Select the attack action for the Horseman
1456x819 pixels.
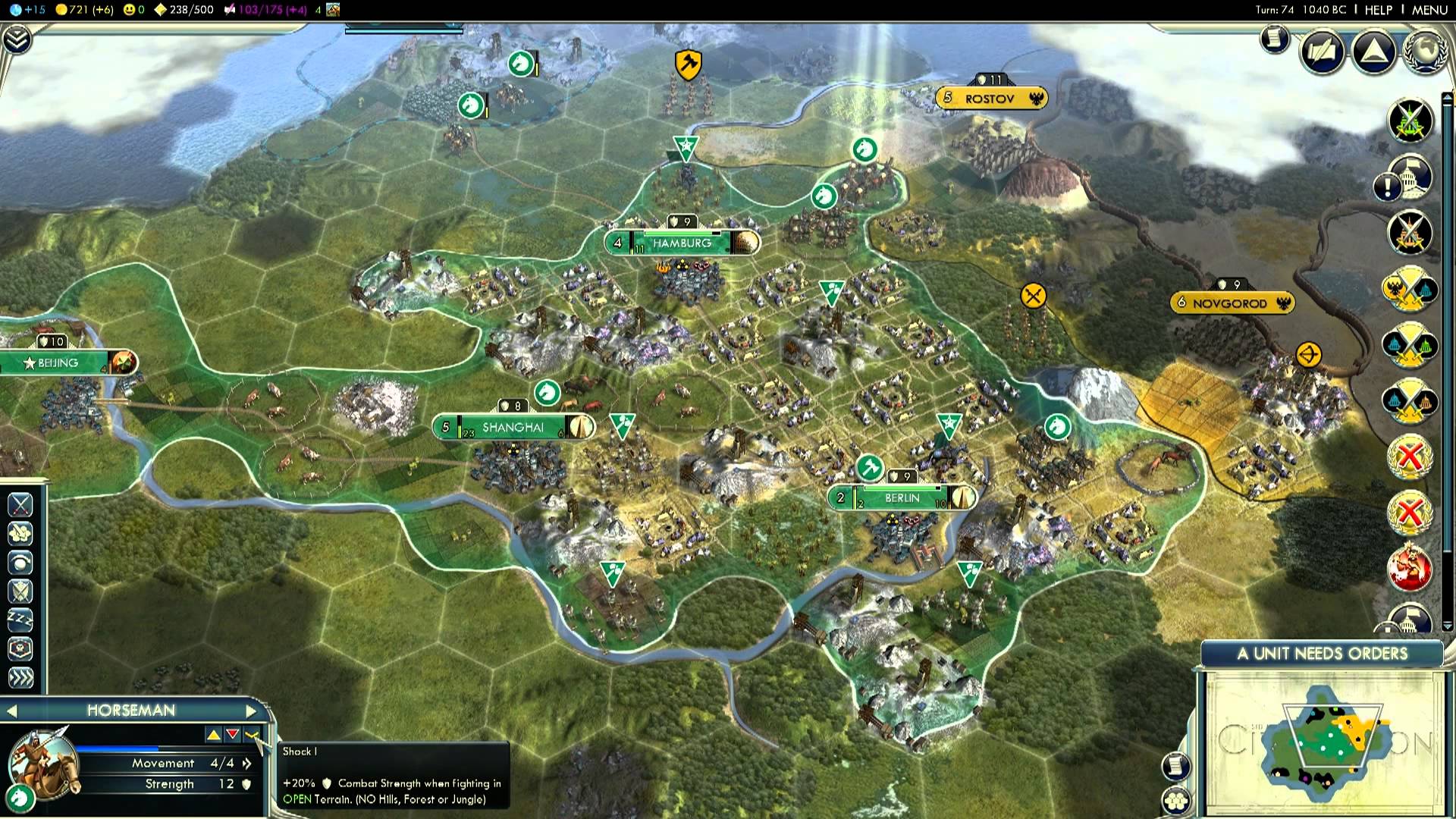click(x=20, y=504)
